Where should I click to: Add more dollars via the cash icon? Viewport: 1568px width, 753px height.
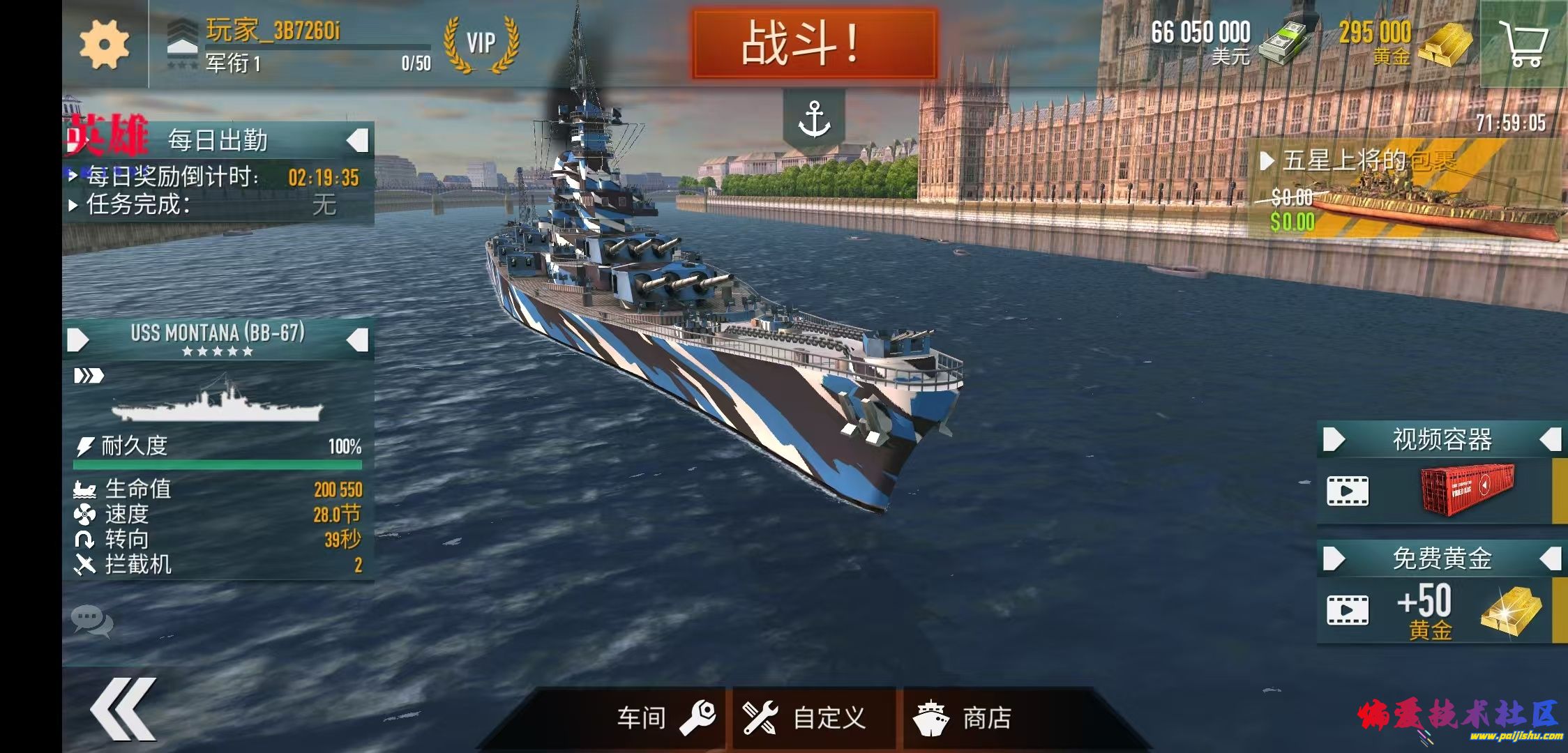point(1282,42)
